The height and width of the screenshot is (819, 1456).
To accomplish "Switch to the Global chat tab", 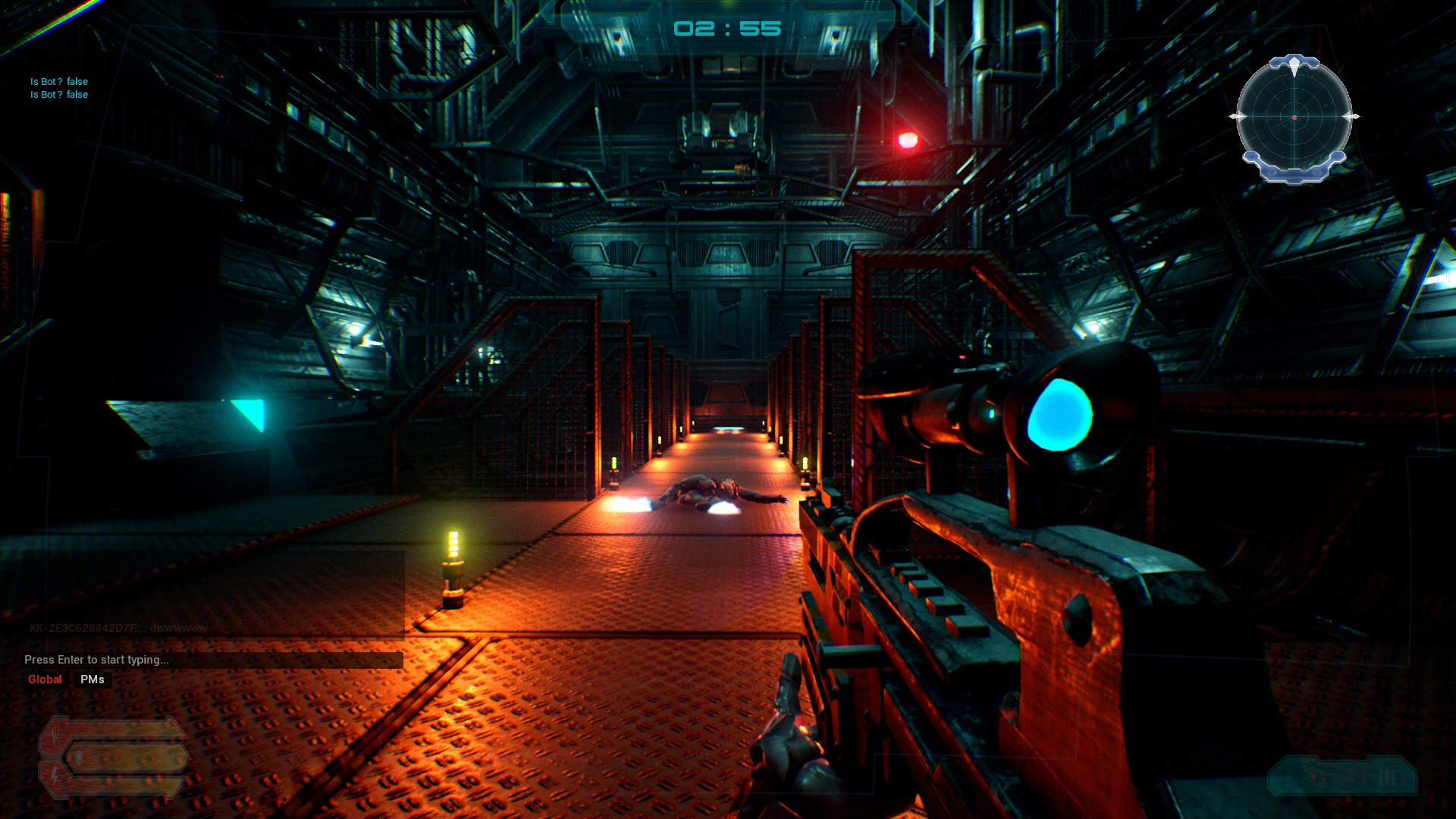I will 45,679.
